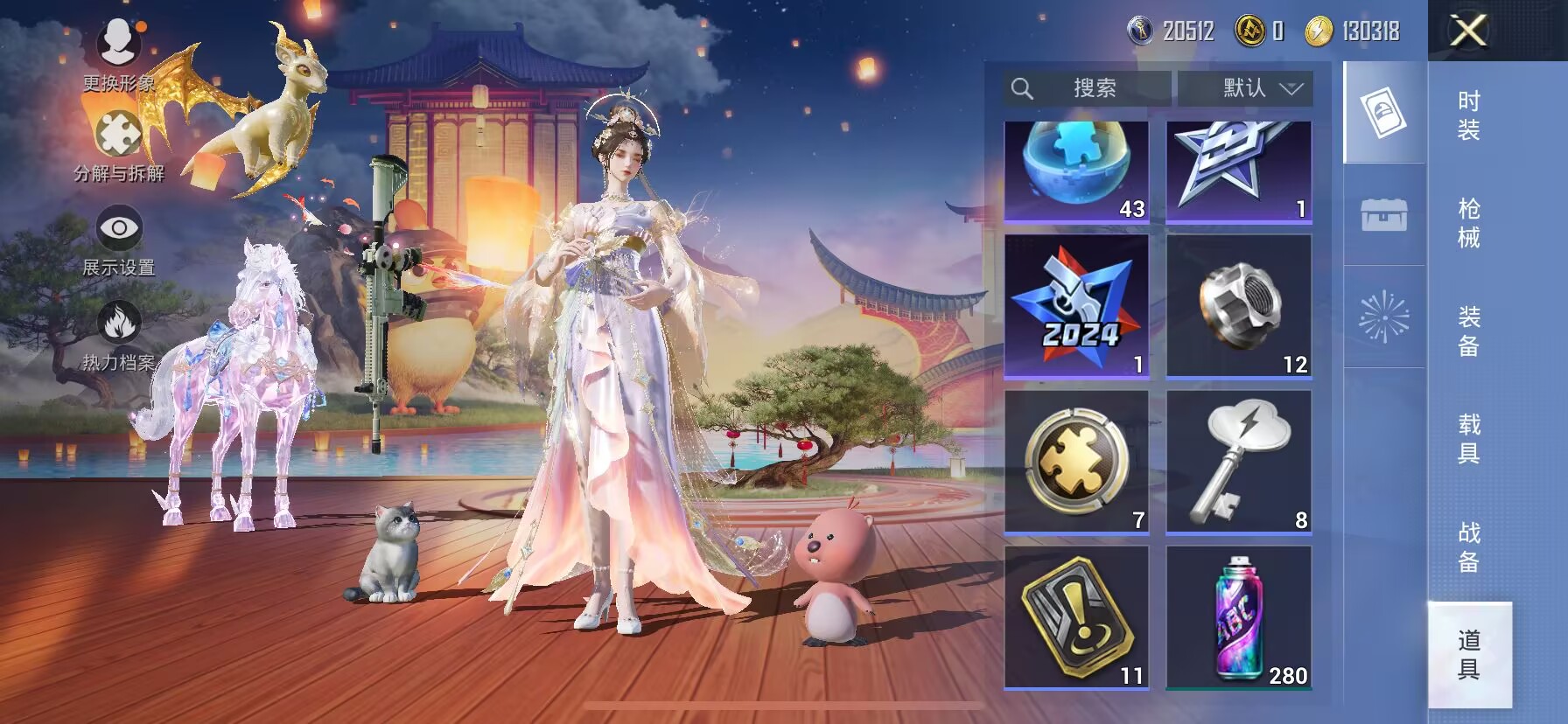Select the 装备 equipment tab

1468,331
